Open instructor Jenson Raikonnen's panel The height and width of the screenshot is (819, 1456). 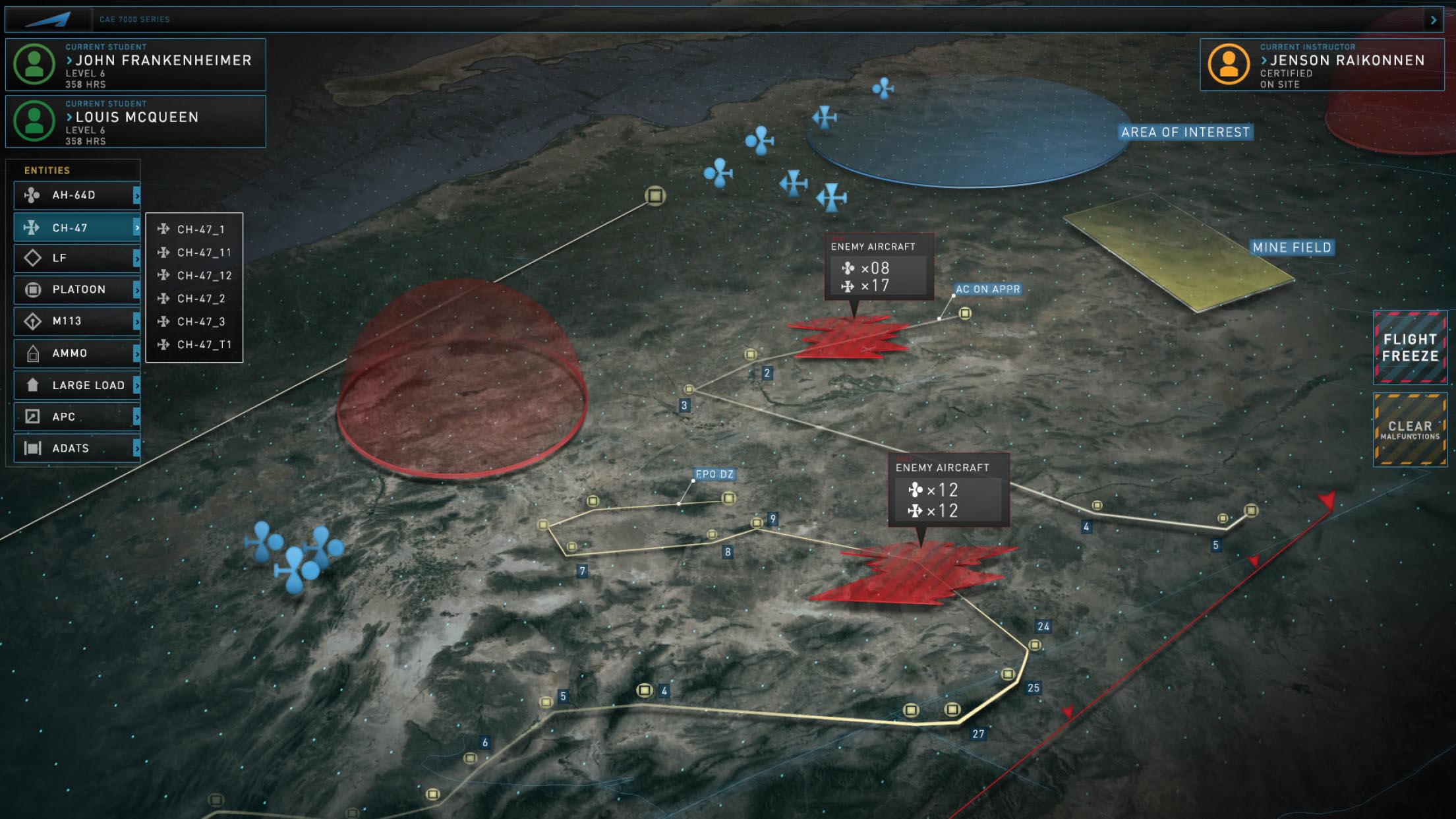click(x=1322, y=65)
